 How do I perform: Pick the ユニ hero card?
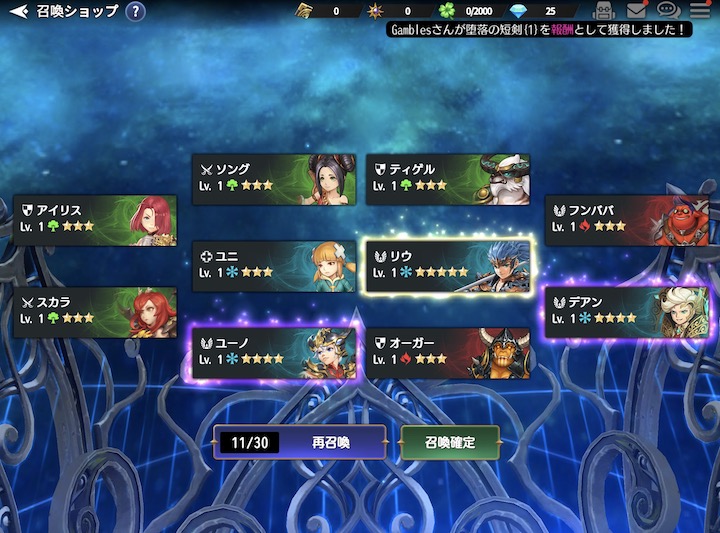[274, 266]
